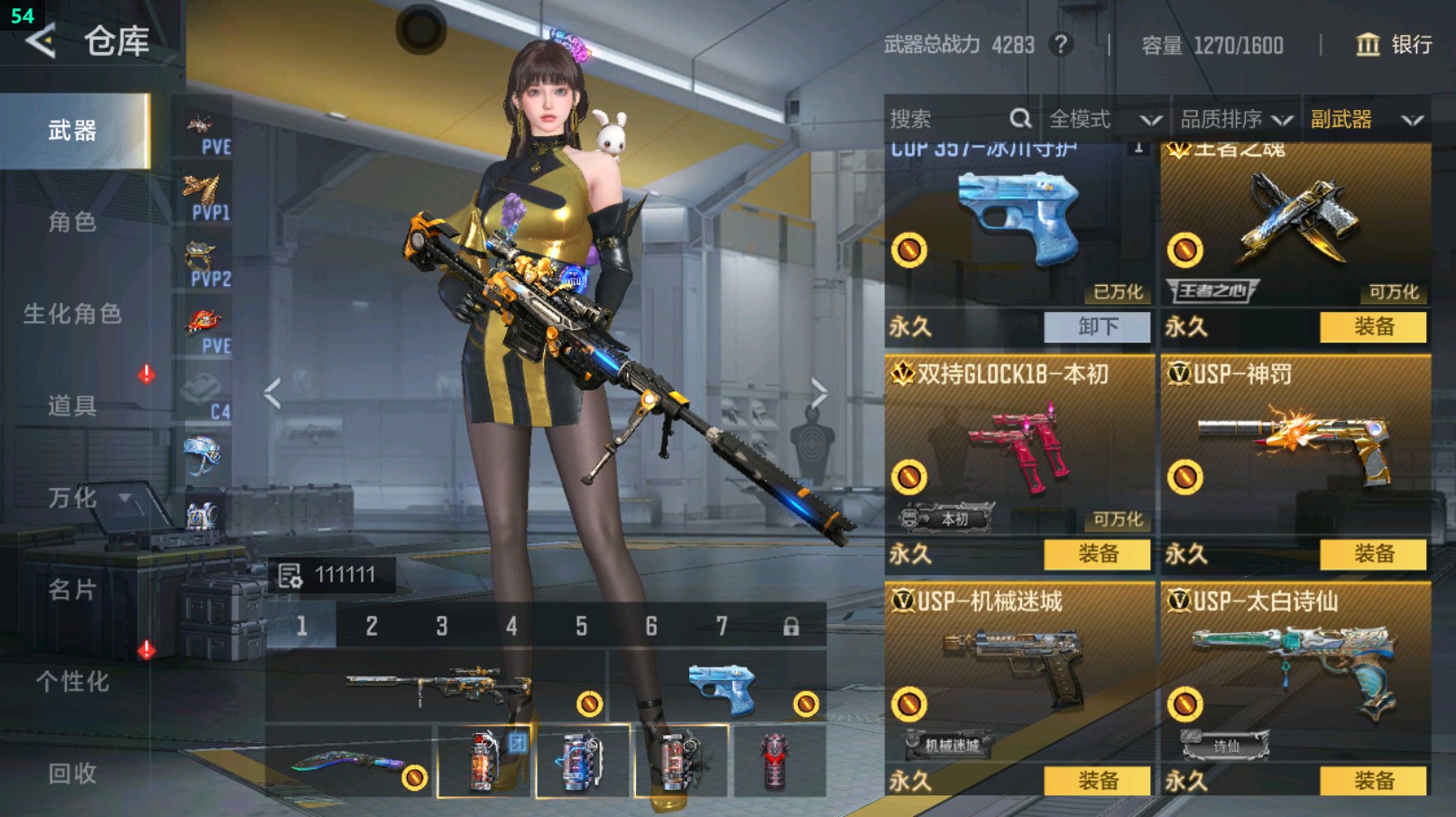1456x817 pixels.
Task: Select loadout slot number 3
Action: [x=442, y=626]
